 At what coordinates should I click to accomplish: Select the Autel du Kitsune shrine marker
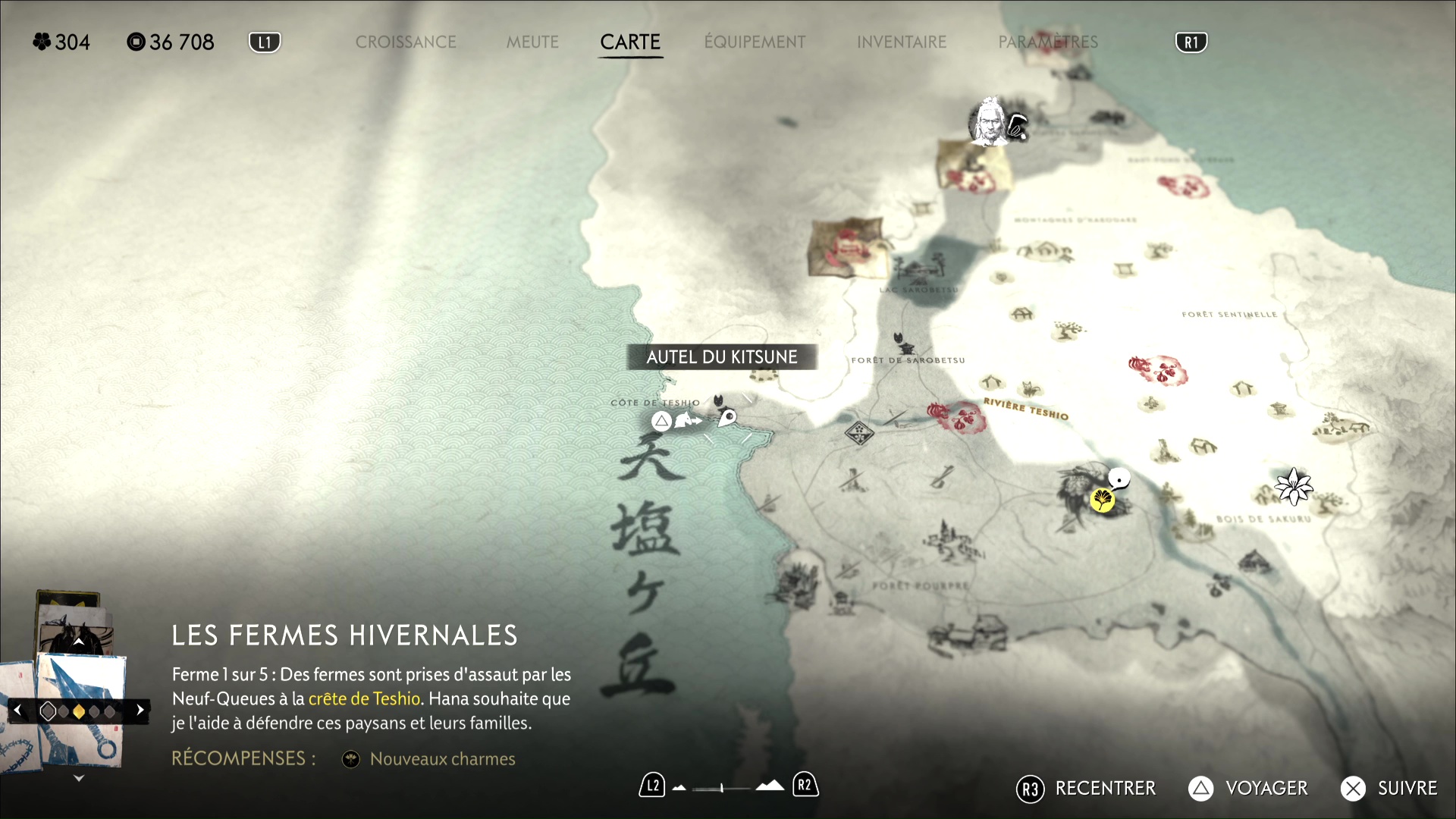(718, 401)
